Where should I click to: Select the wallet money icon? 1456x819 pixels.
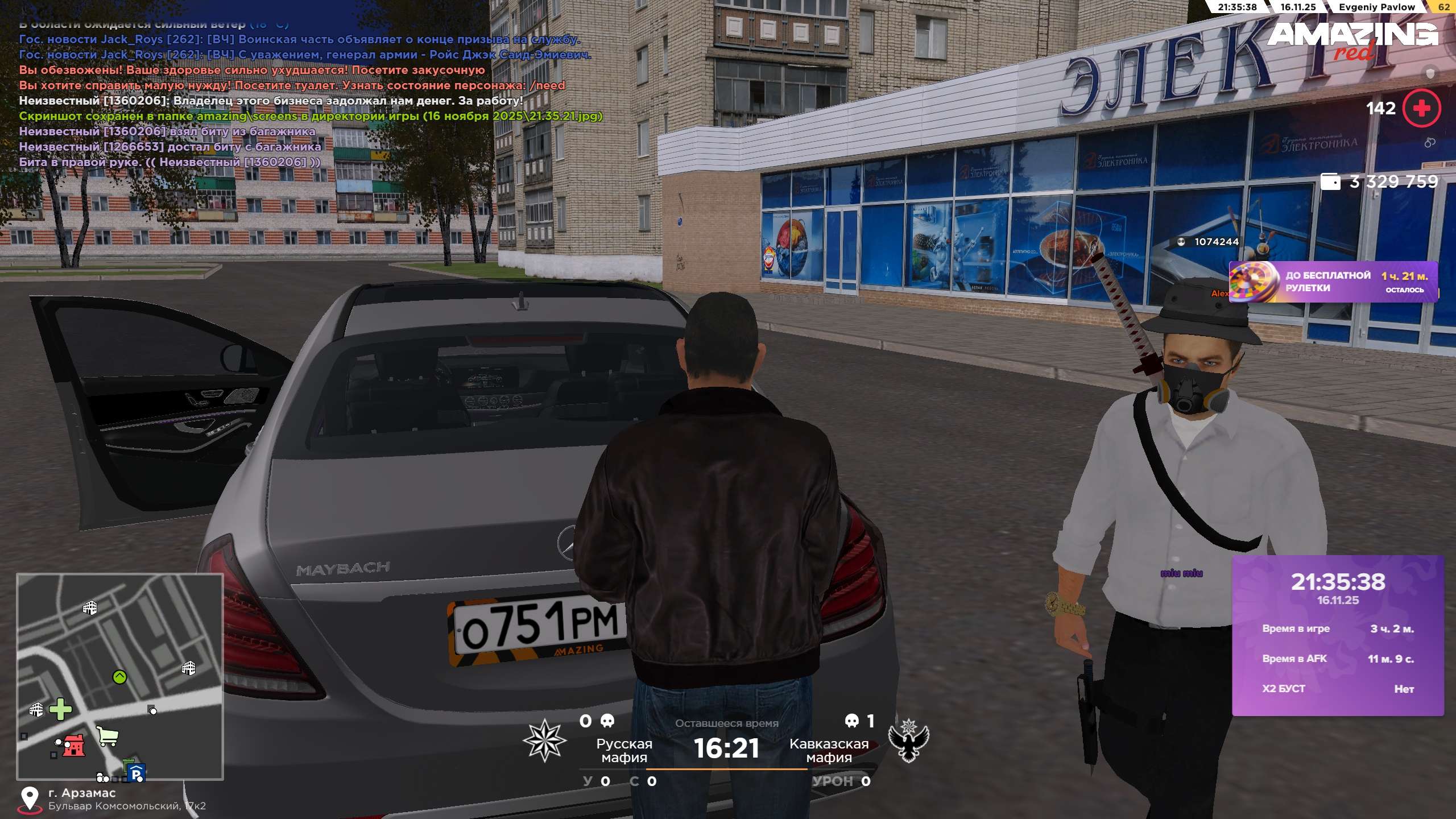click(x=1330, y=181)
